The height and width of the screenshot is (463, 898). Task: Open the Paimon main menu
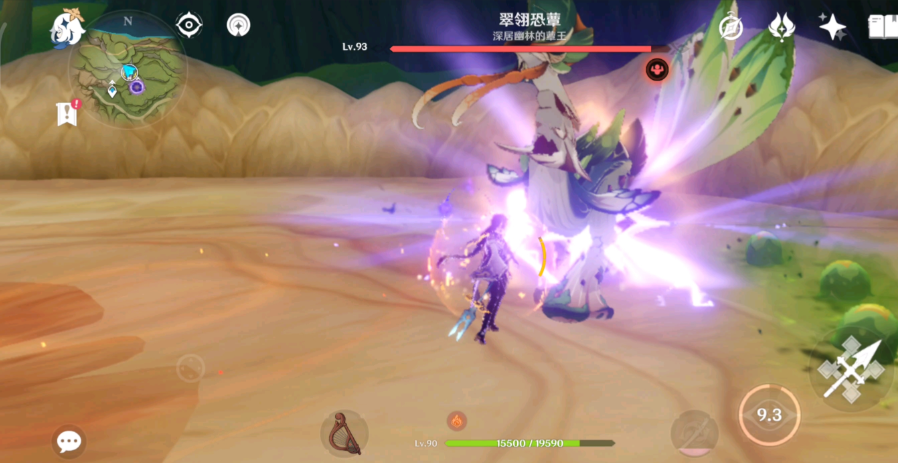click(x=68, y=26)
